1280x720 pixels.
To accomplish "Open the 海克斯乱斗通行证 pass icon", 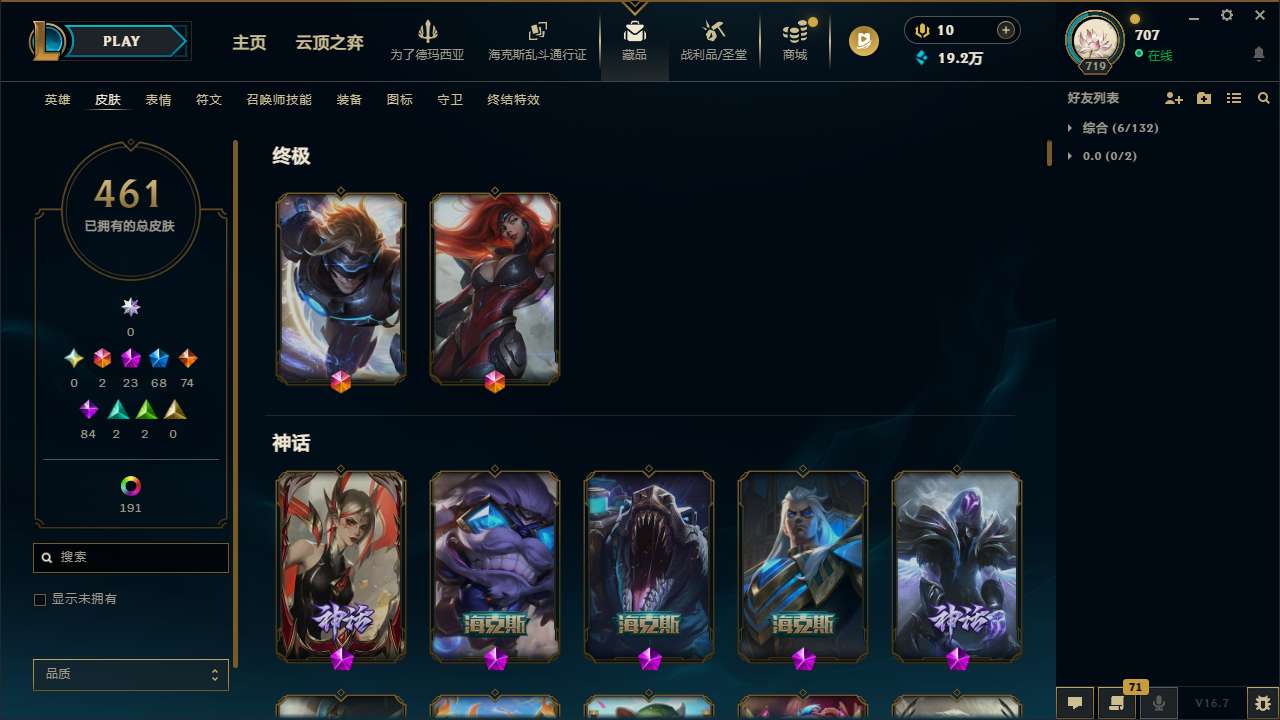I will coord(537,38).
